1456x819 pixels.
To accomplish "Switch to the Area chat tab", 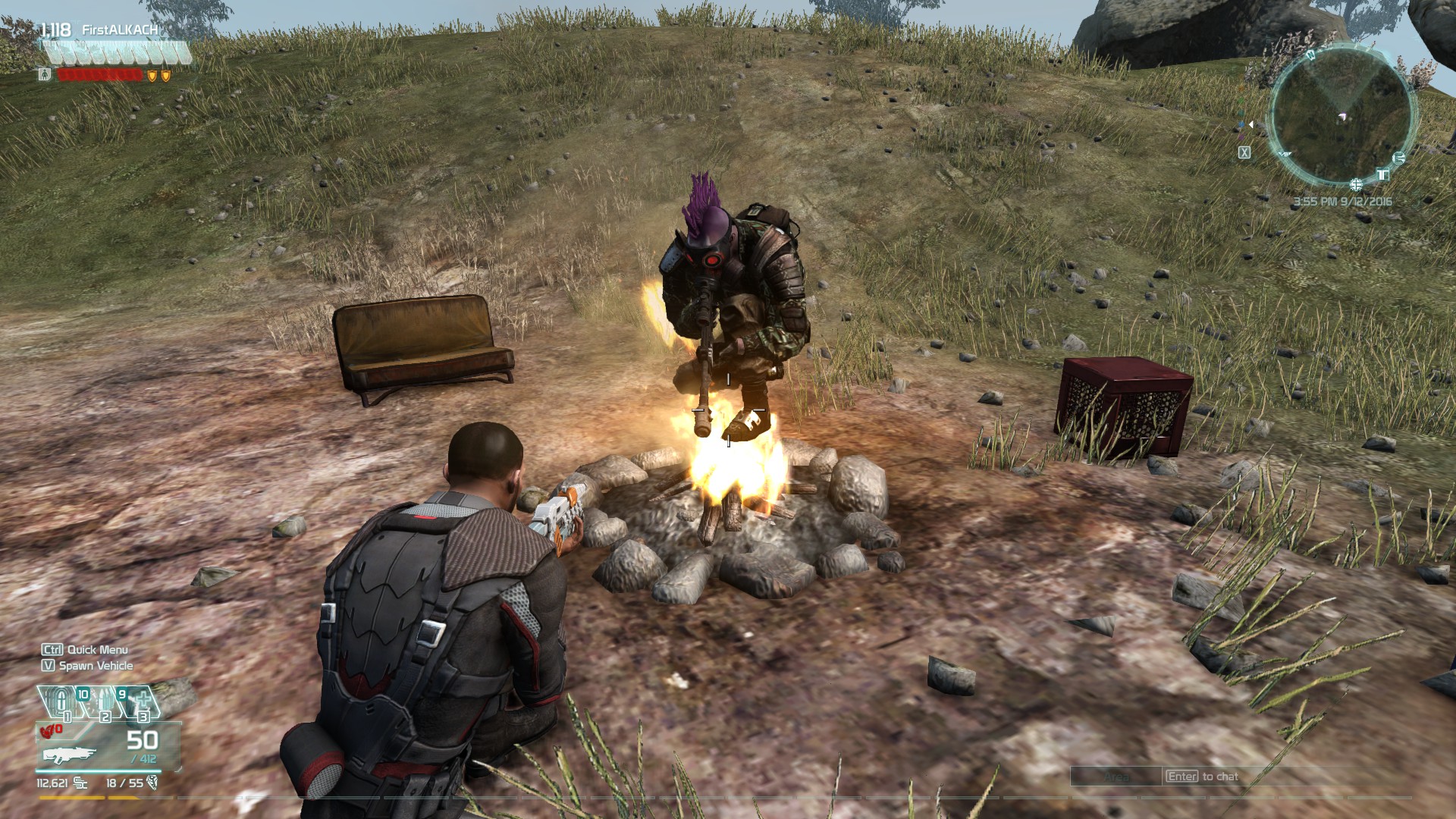I will coord(1115,777).
